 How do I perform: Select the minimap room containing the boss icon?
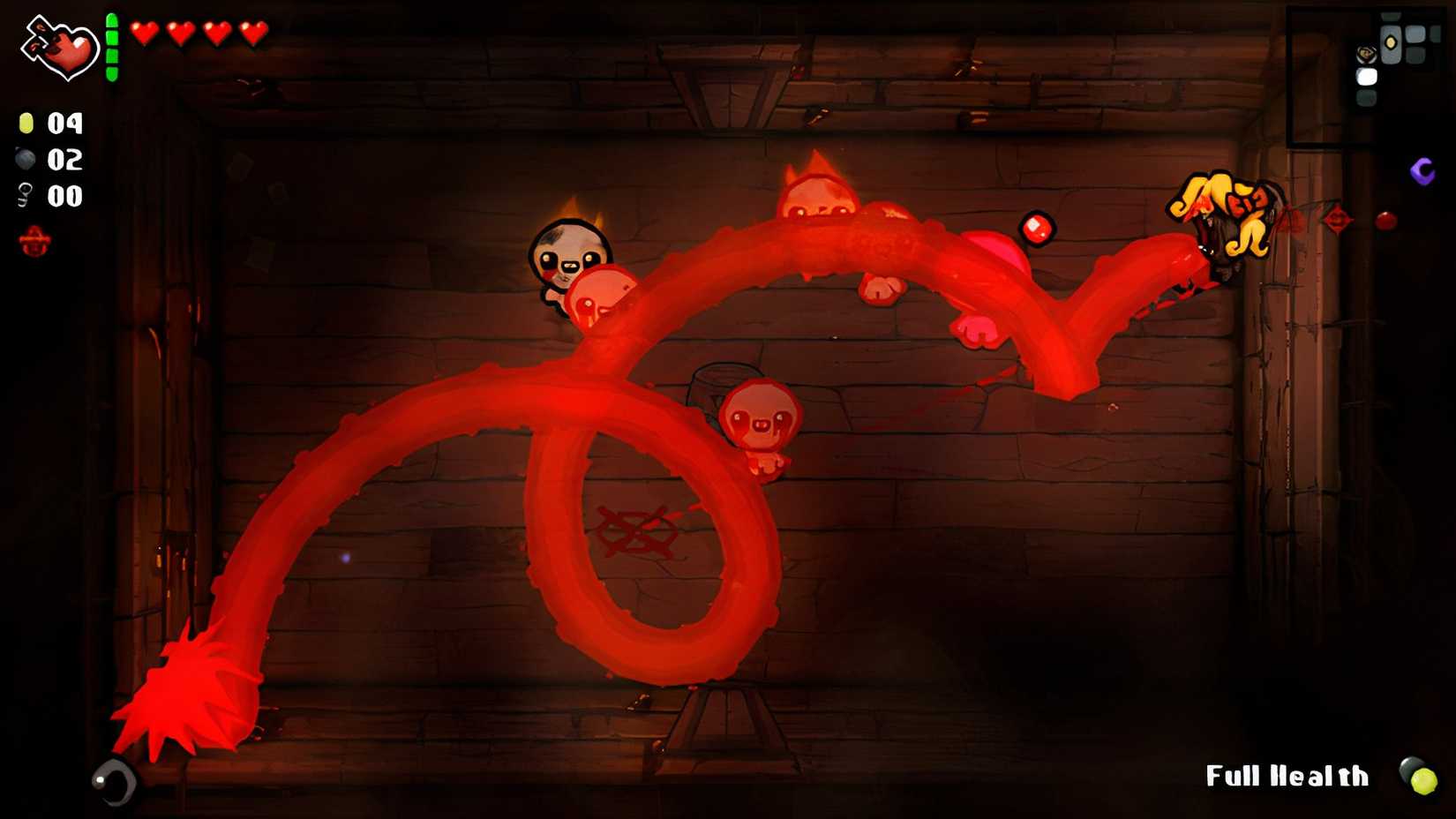pyautogui.click(x=1366, y=55)
